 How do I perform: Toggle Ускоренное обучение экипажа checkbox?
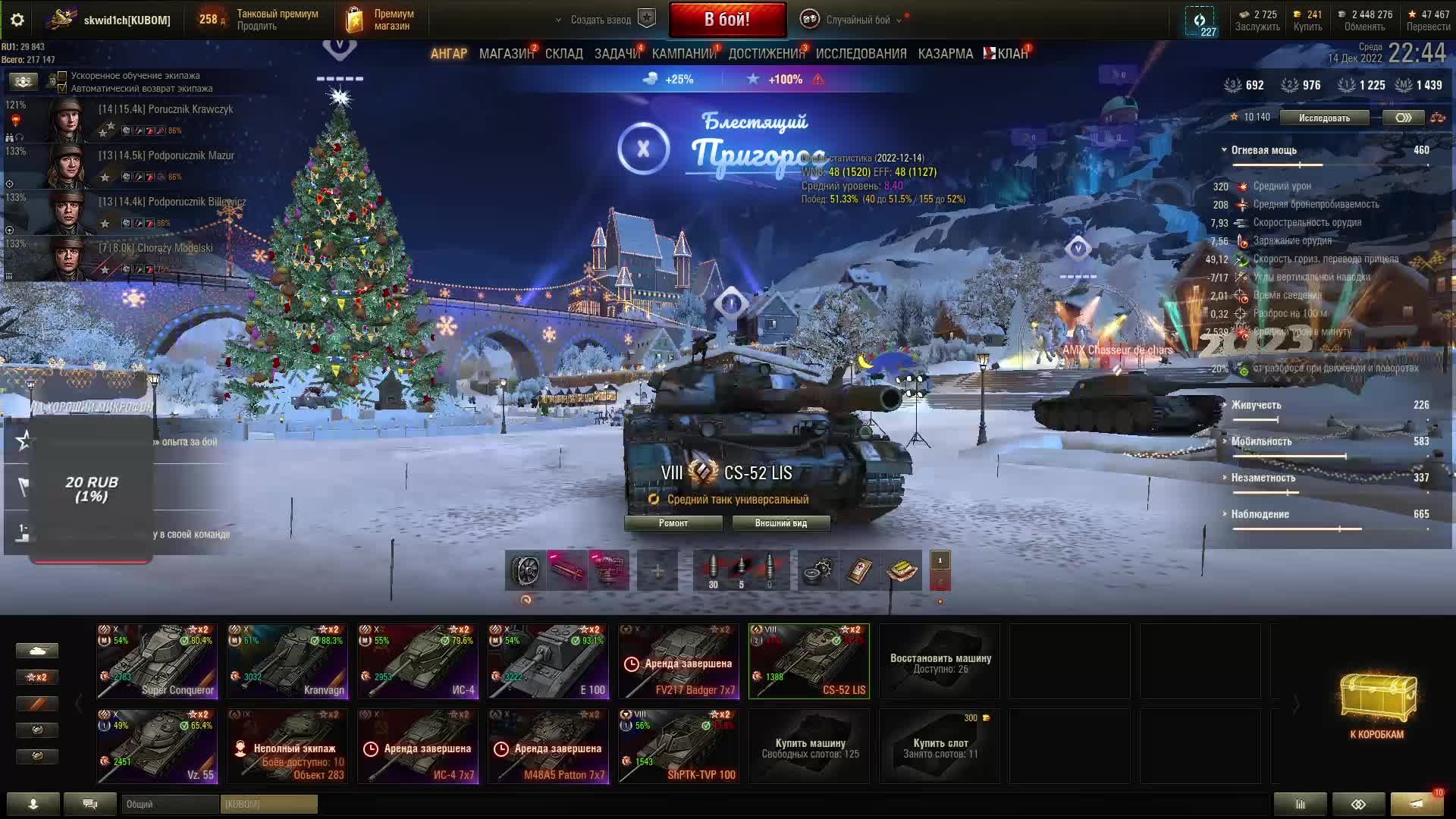63,76
